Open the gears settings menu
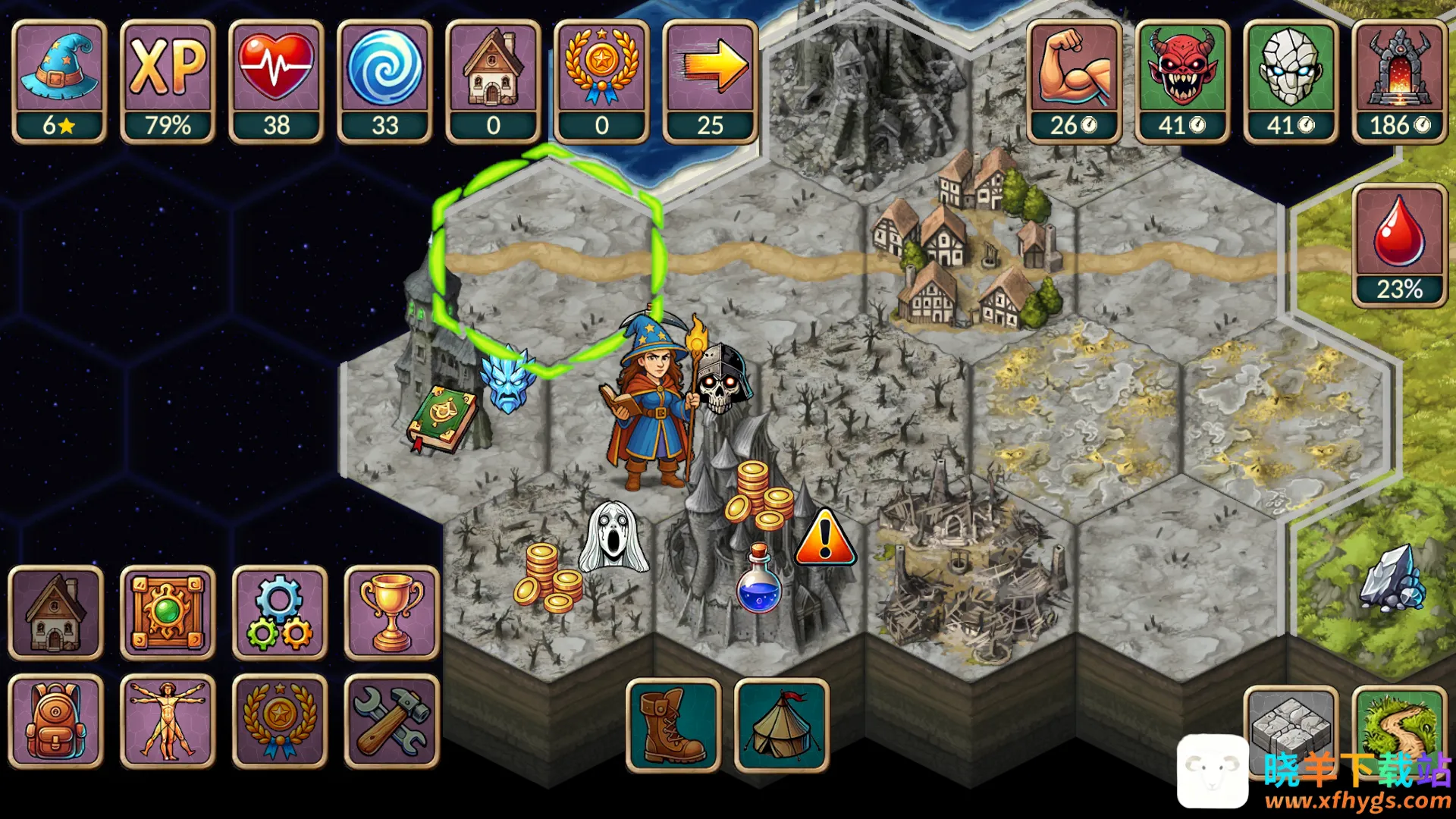Image resolution: width=1456 pixels, height=819 pixels. [279, 613]
